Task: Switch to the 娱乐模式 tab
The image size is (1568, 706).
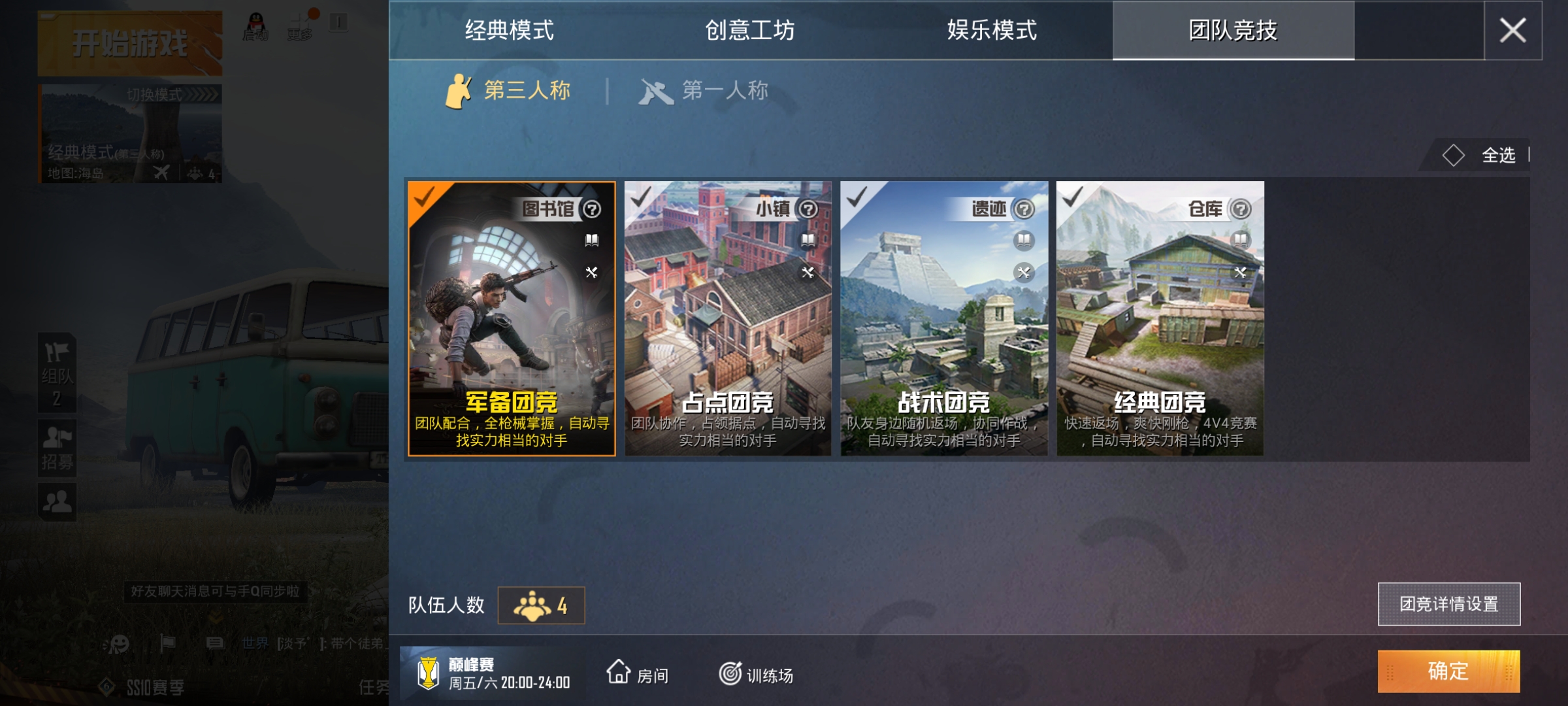Action: tap(990, 29)
